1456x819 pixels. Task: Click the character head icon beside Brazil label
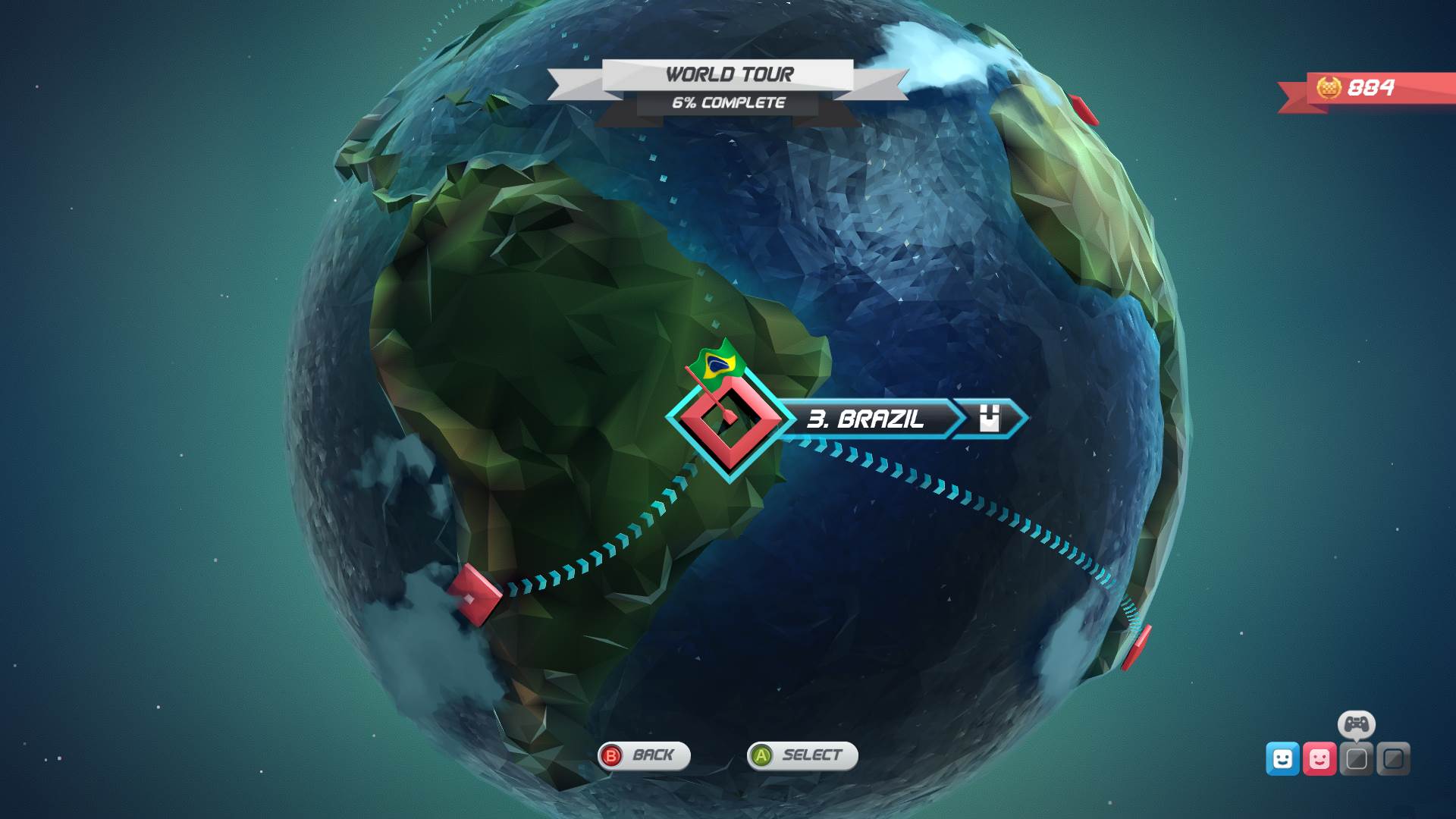(990, 418)
